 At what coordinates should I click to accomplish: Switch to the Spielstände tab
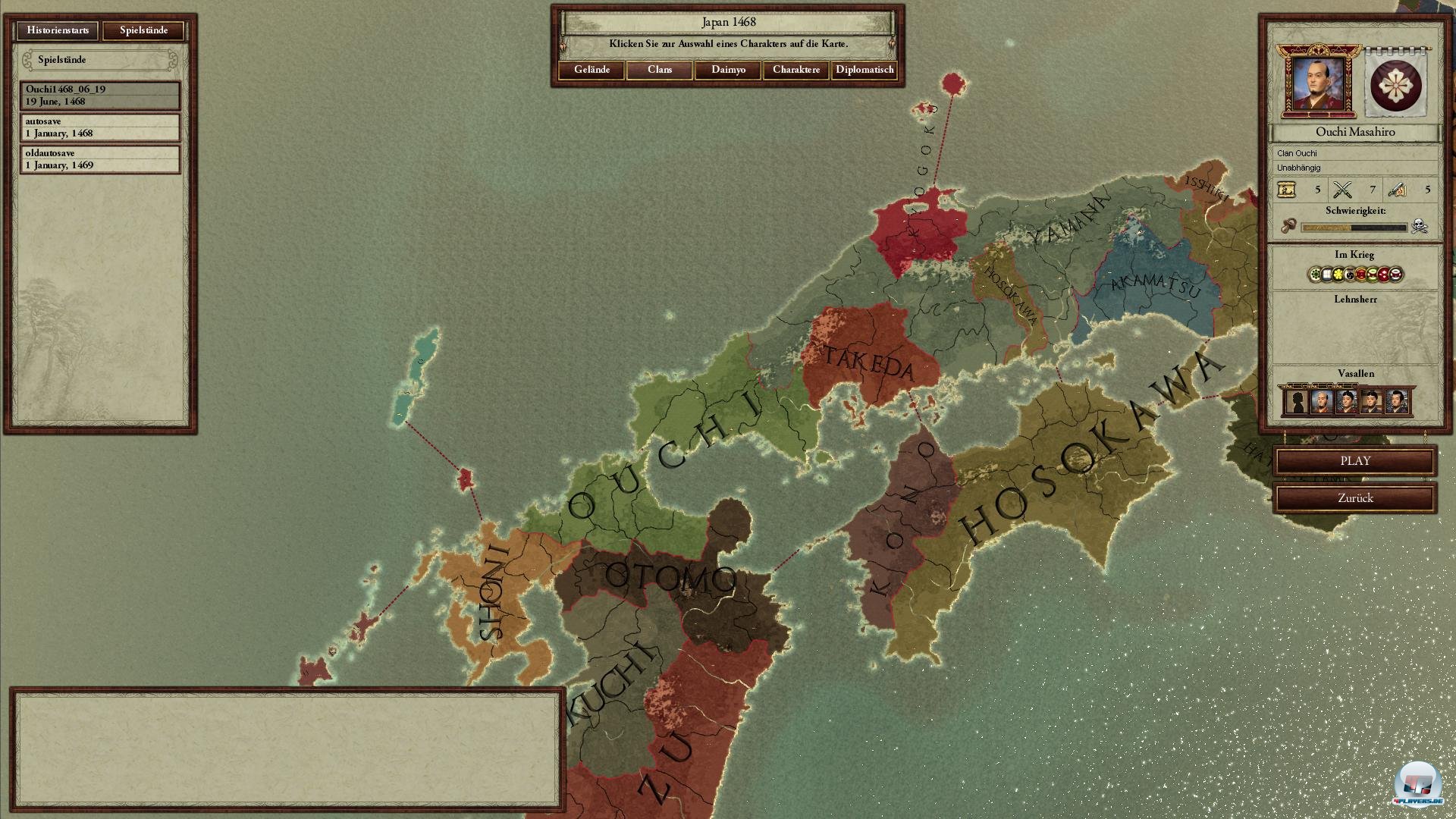[x=144, y=31]
